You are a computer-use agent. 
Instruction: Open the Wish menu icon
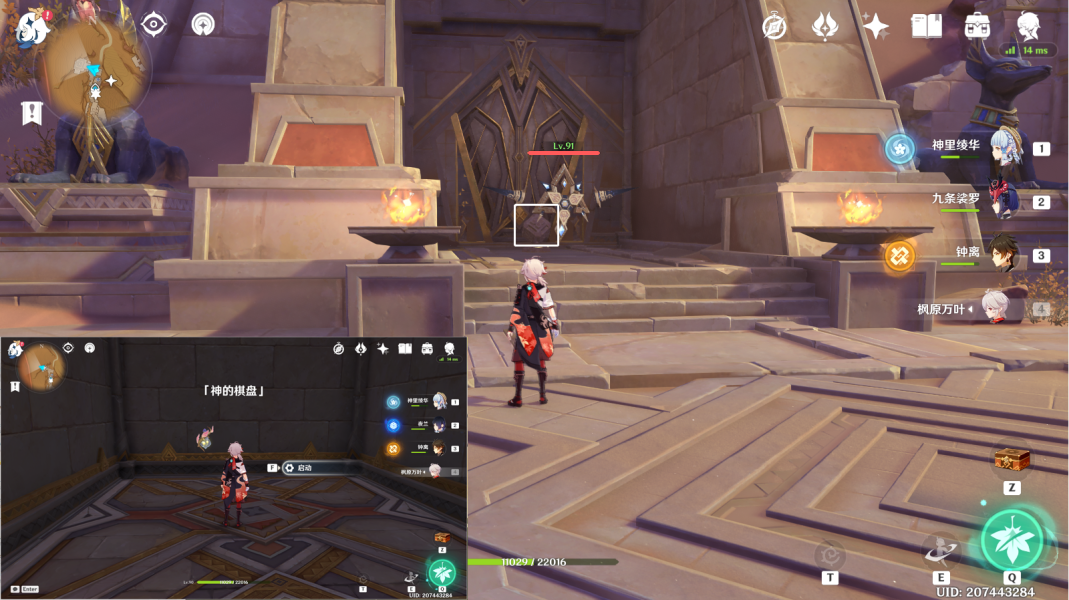click(825, 27)
